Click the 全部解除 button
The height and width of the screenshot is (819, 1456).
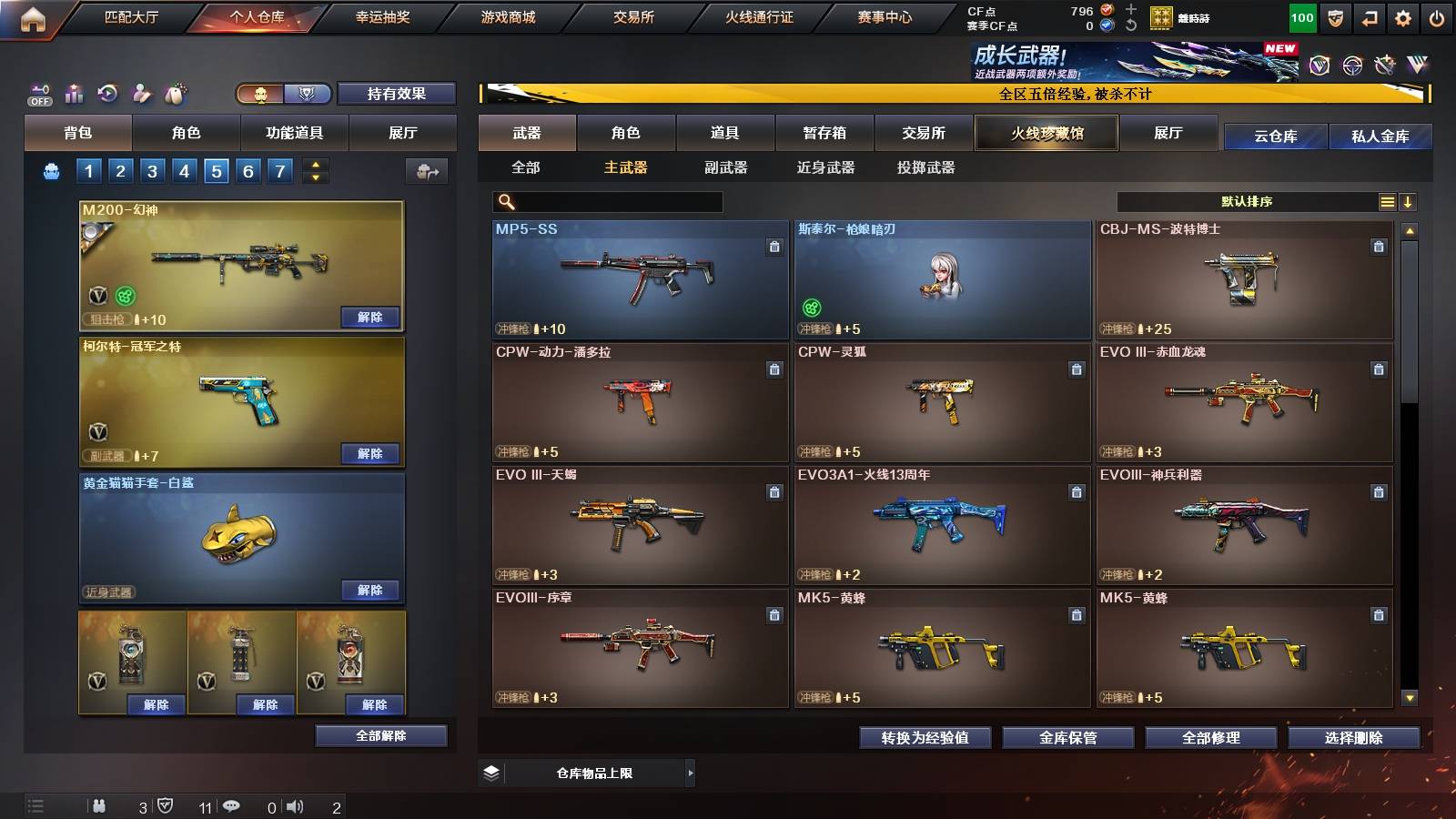click(x=380, y=735)
